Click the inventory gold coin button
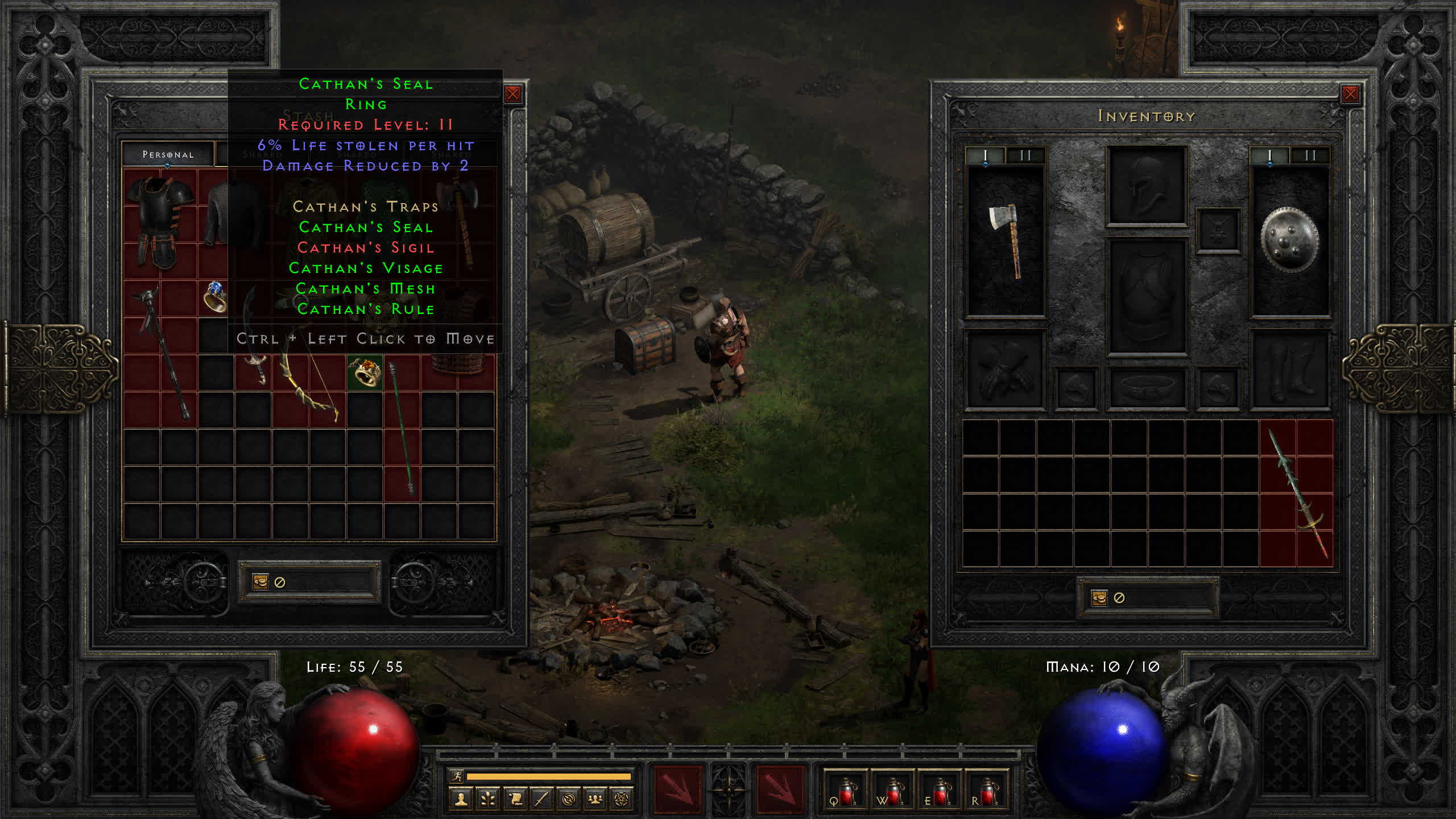Viewport: 1456px width, 819px height. click(x=1099, y=598)
